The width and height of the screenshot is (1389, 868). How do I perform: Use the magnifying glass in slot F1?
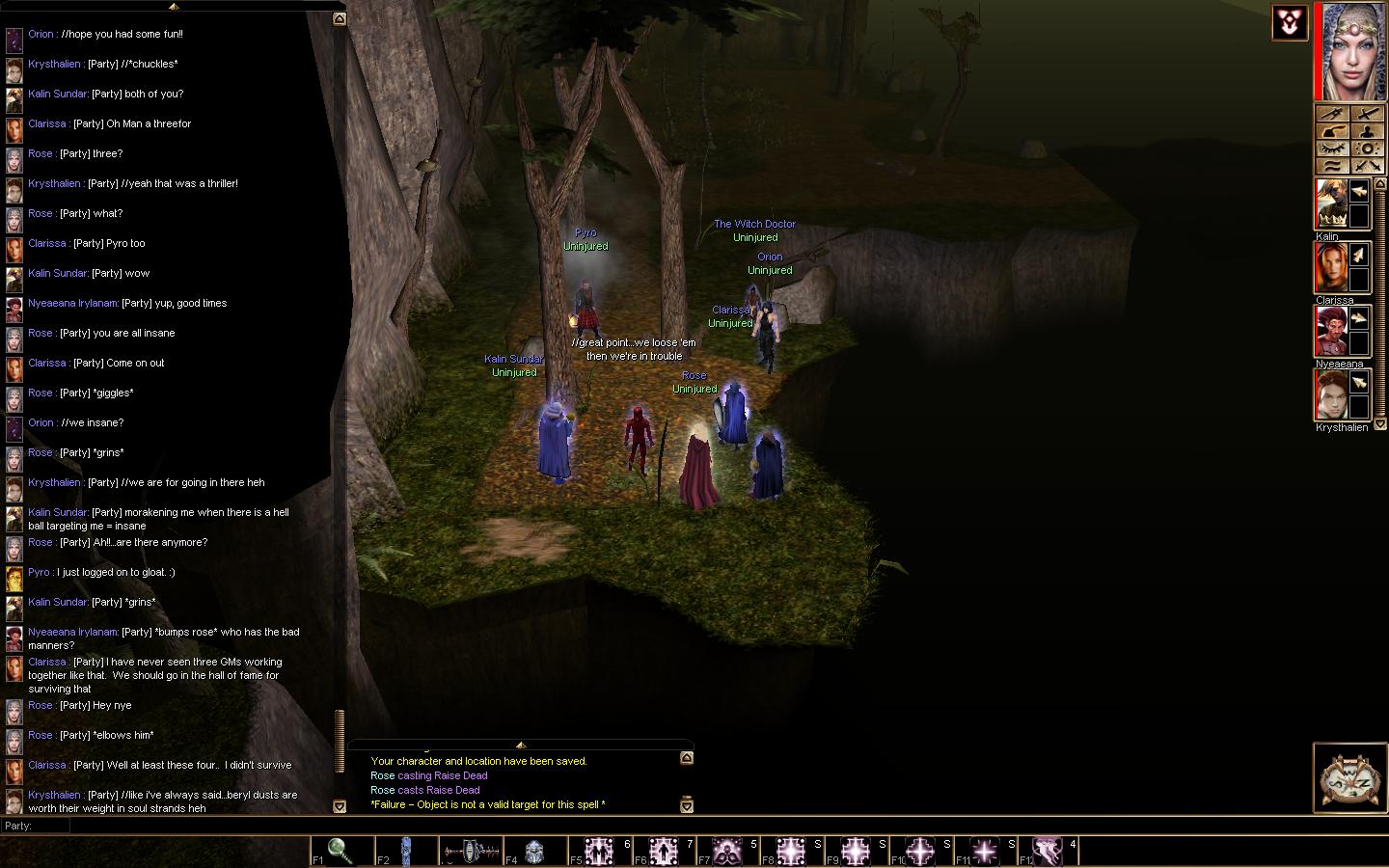(340, 851)
